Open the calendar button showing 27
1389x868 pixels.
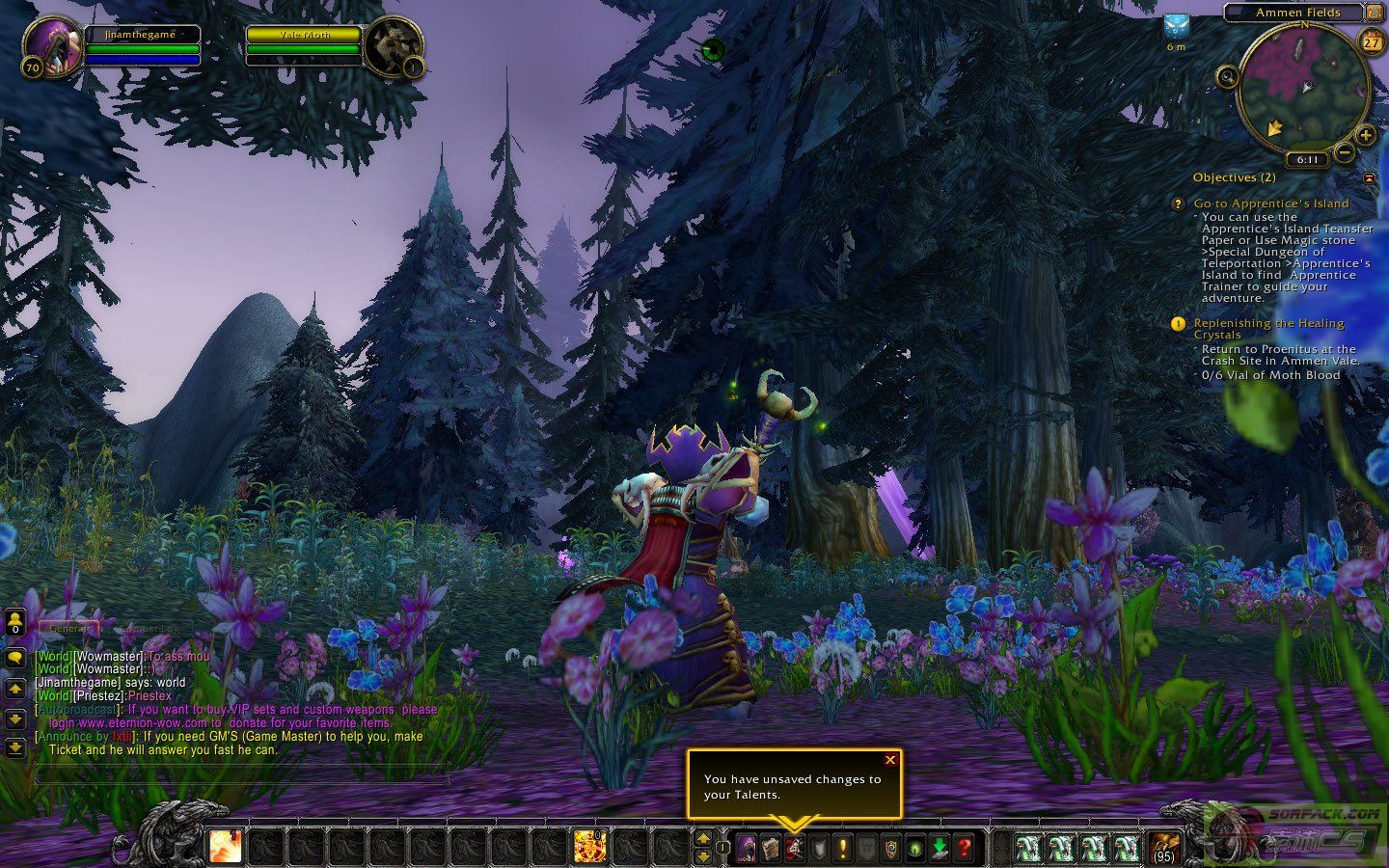pyautogui.click(x=1371, y=41)
